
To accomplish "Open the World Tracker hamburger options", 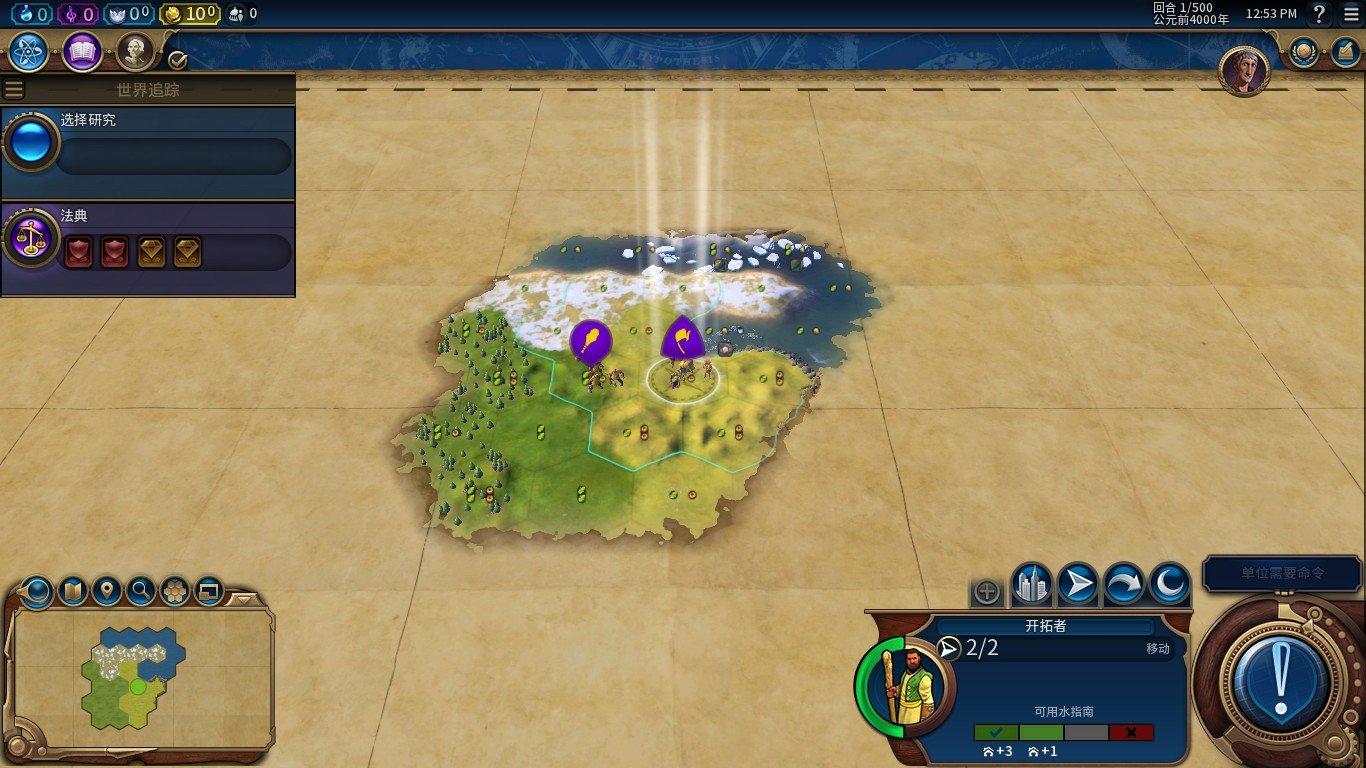I will point(14,89).
